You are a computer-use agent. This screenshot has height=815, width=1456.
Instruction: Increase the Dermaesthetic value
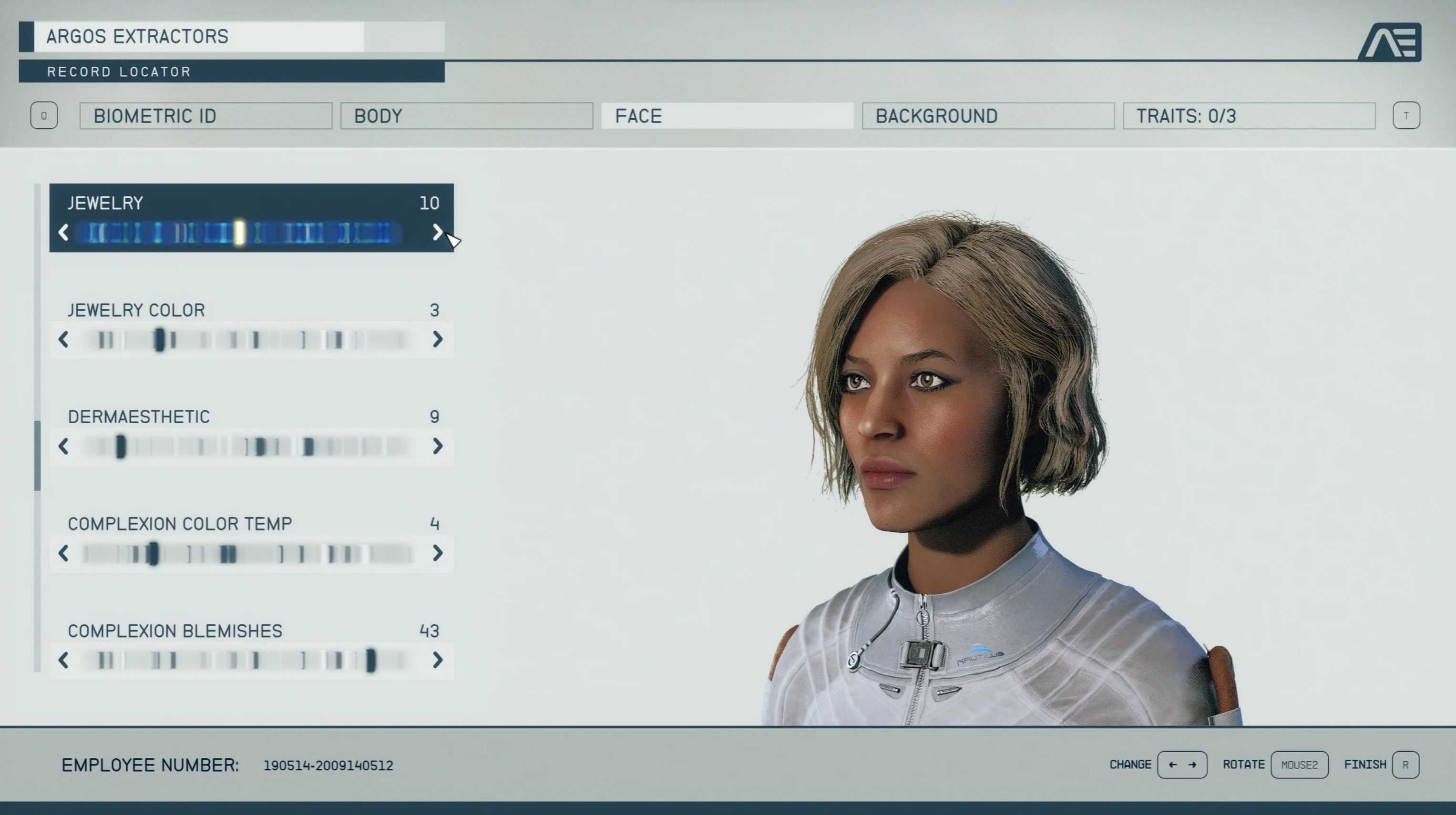coord(437,446)
